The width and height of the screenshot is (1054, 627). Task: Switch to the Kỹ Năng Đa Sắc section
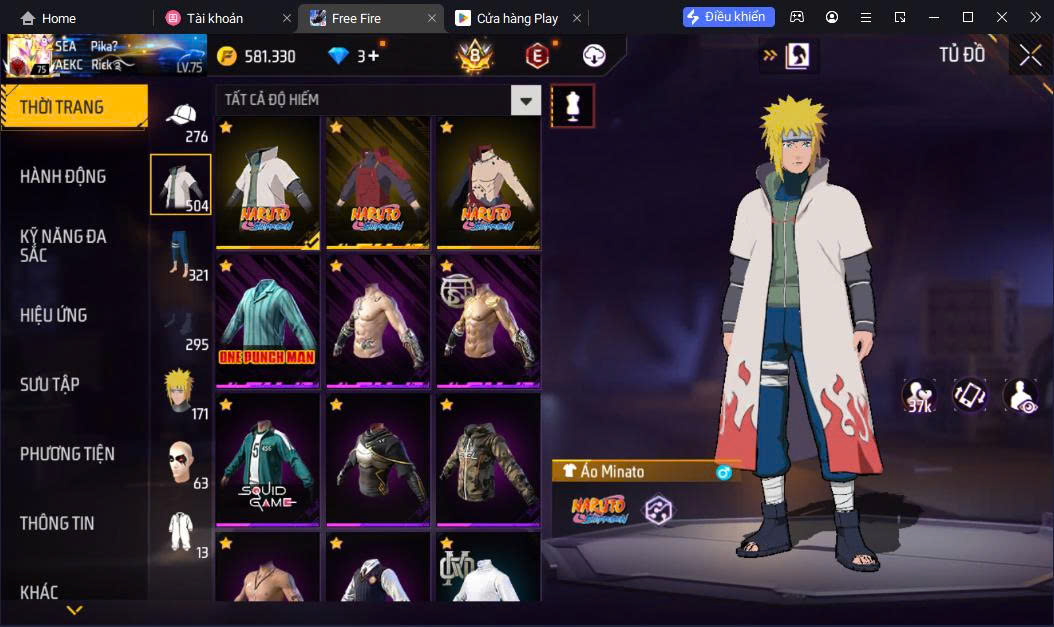pyautogui.click(x=63, y=245)
